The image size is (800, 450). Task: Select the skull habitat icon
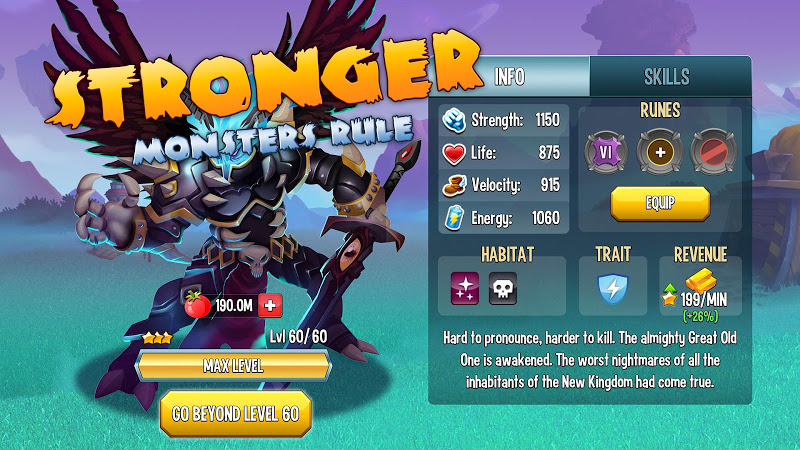click(503, 290)
